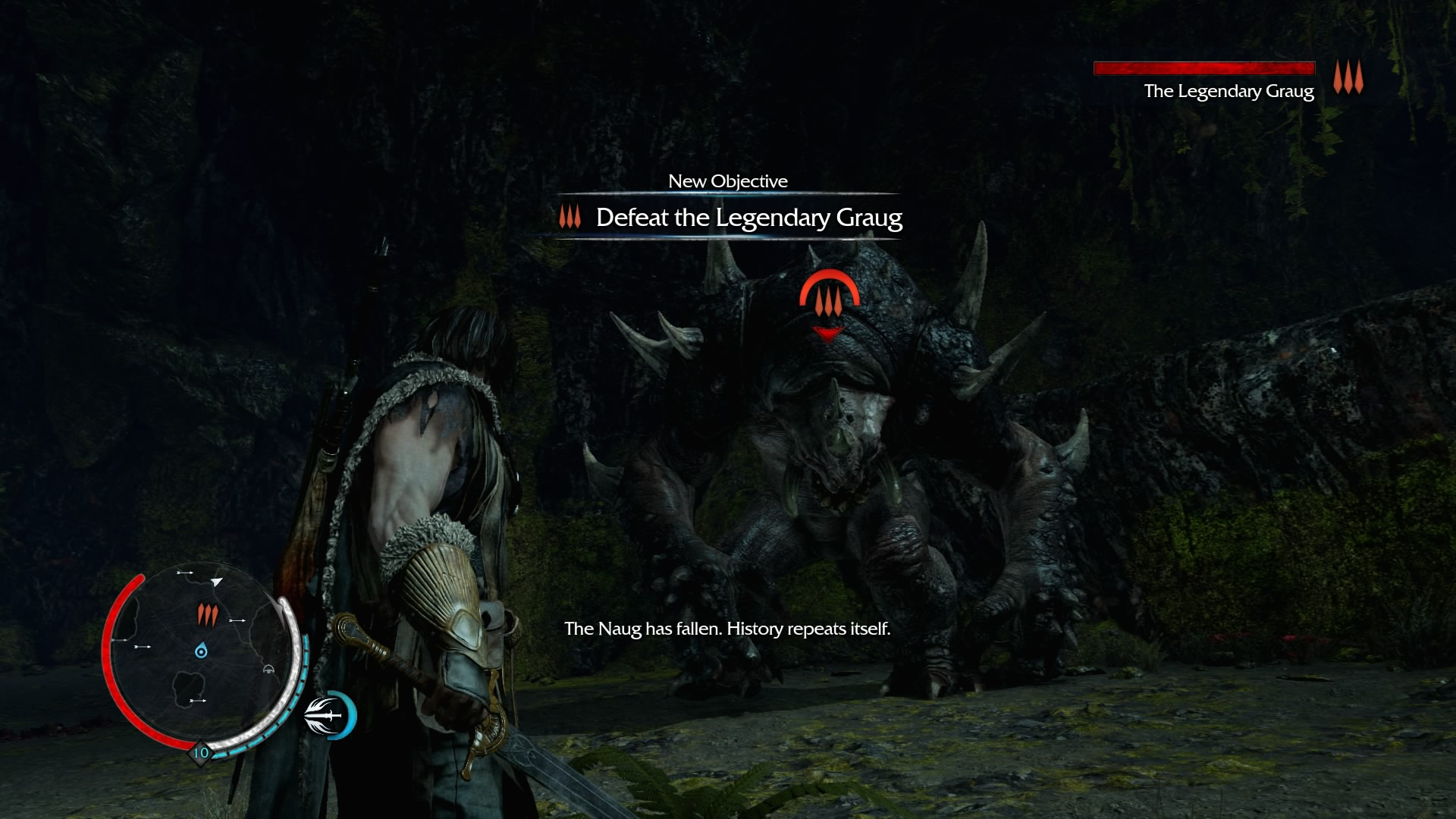
Task: Click the blue player marker on the minimap
Action: point(201,651)
